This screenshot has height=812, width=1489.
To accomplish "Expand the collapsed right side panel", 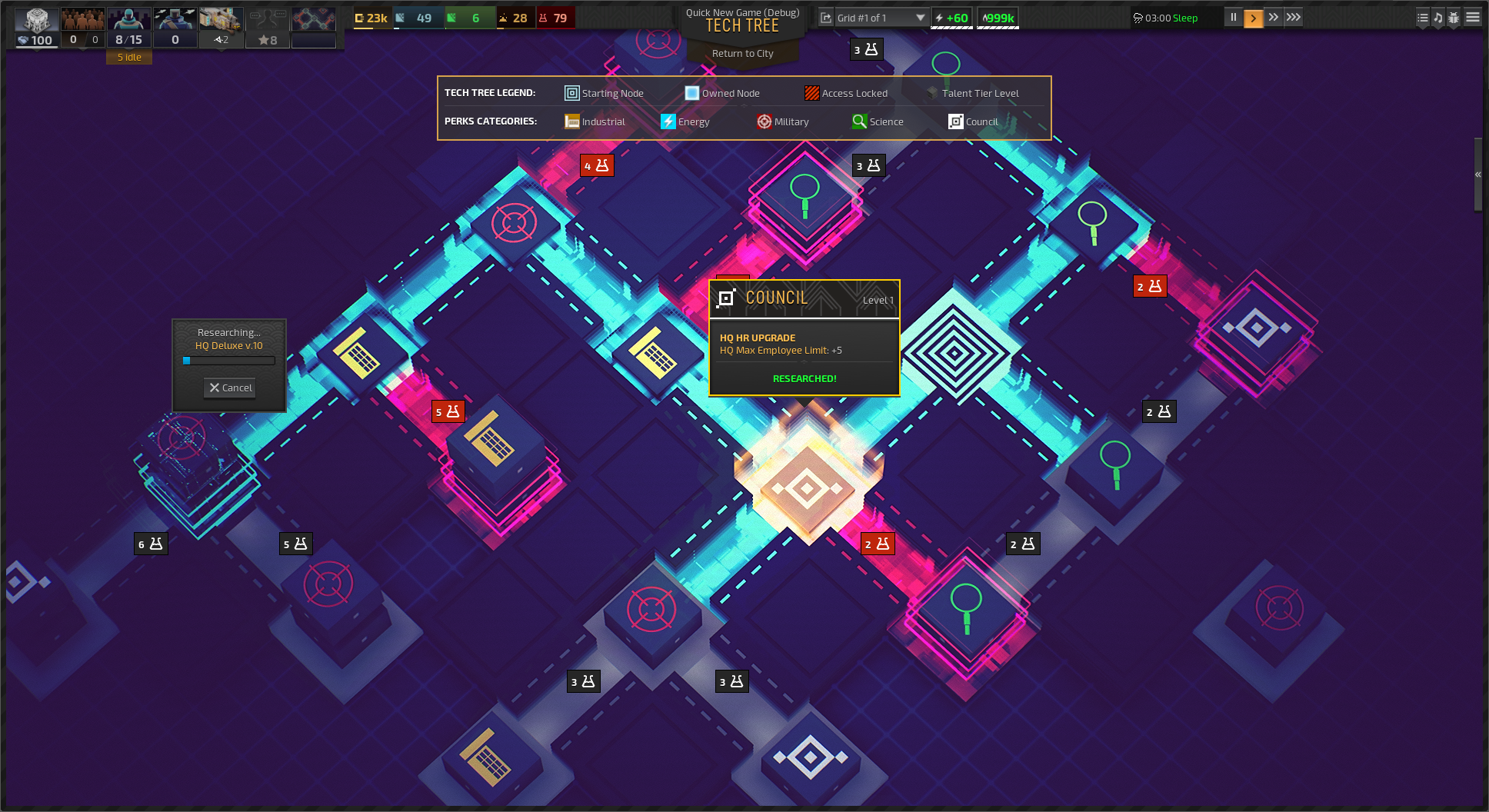I will tap(1477, 175).
